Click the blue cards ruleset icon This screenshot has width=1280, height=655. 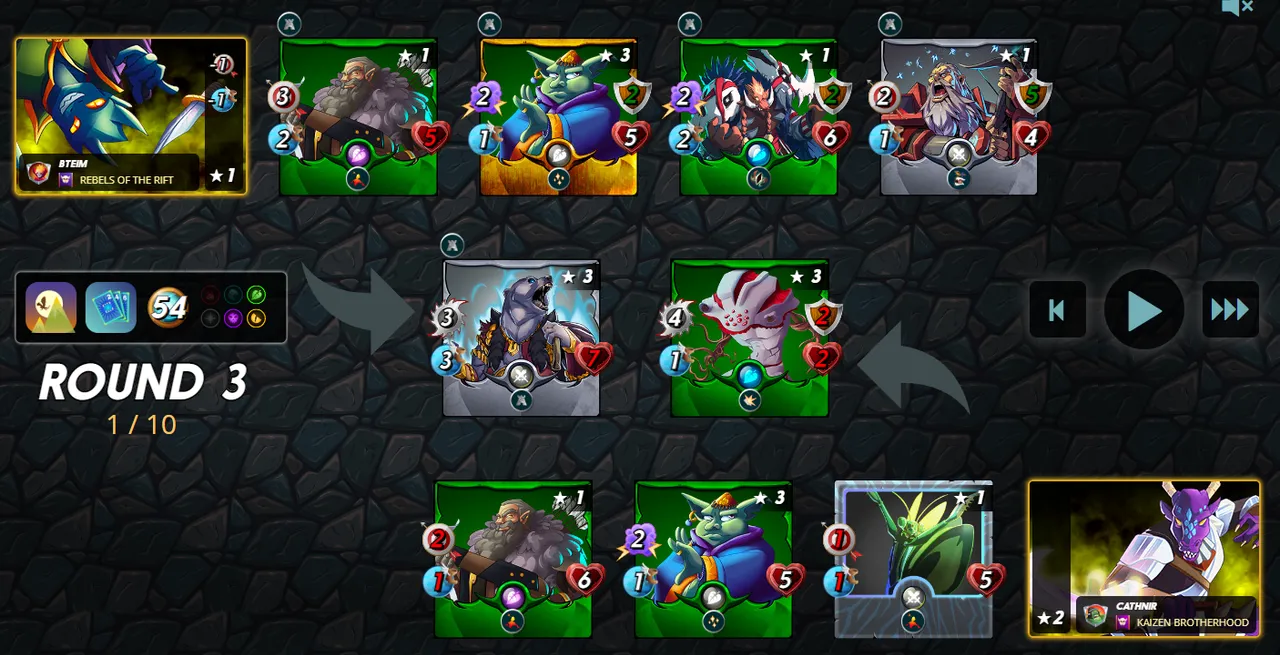pos(110,307)
